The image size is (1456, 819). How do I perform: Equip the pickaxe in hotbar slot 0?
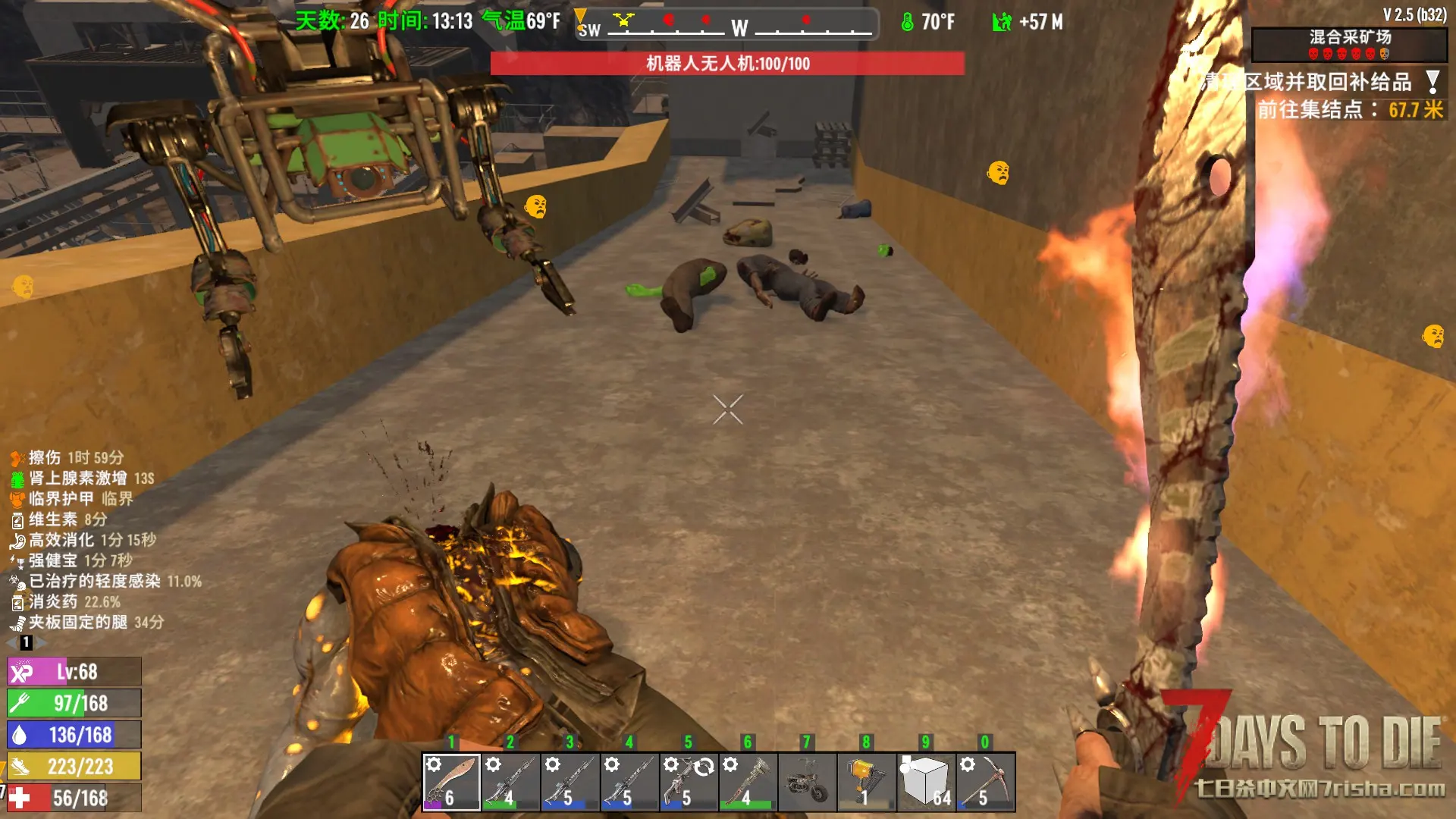(985, 781)
